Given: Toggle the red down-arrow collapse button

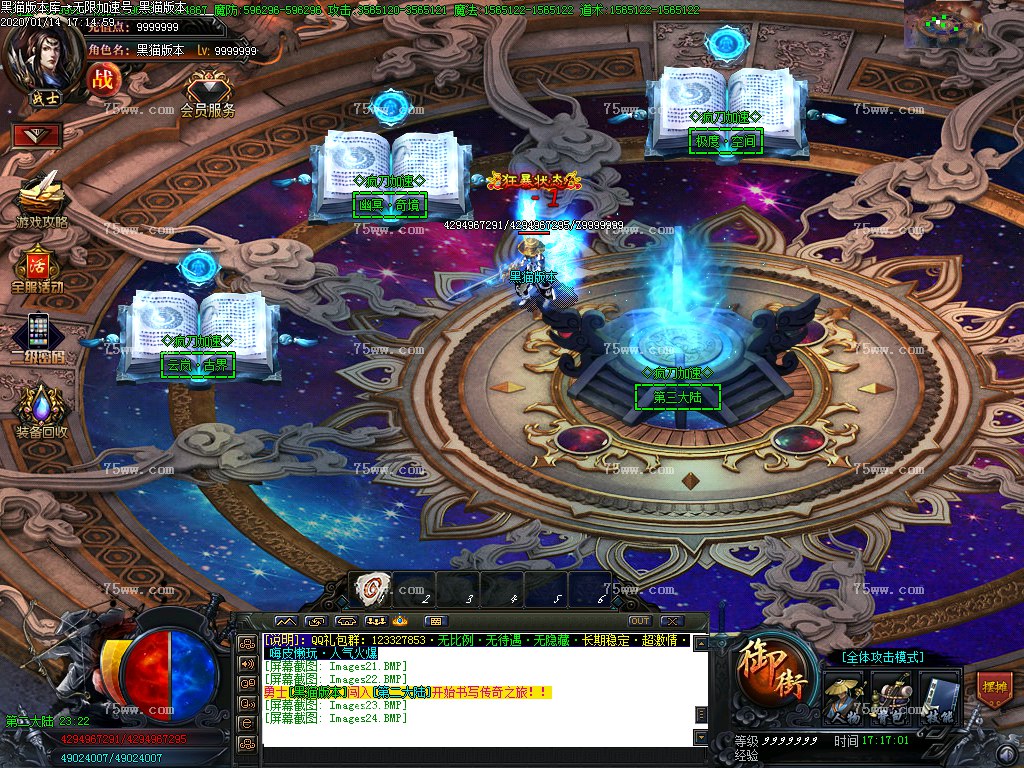Looking at the screenshot, I should [37, 134].
